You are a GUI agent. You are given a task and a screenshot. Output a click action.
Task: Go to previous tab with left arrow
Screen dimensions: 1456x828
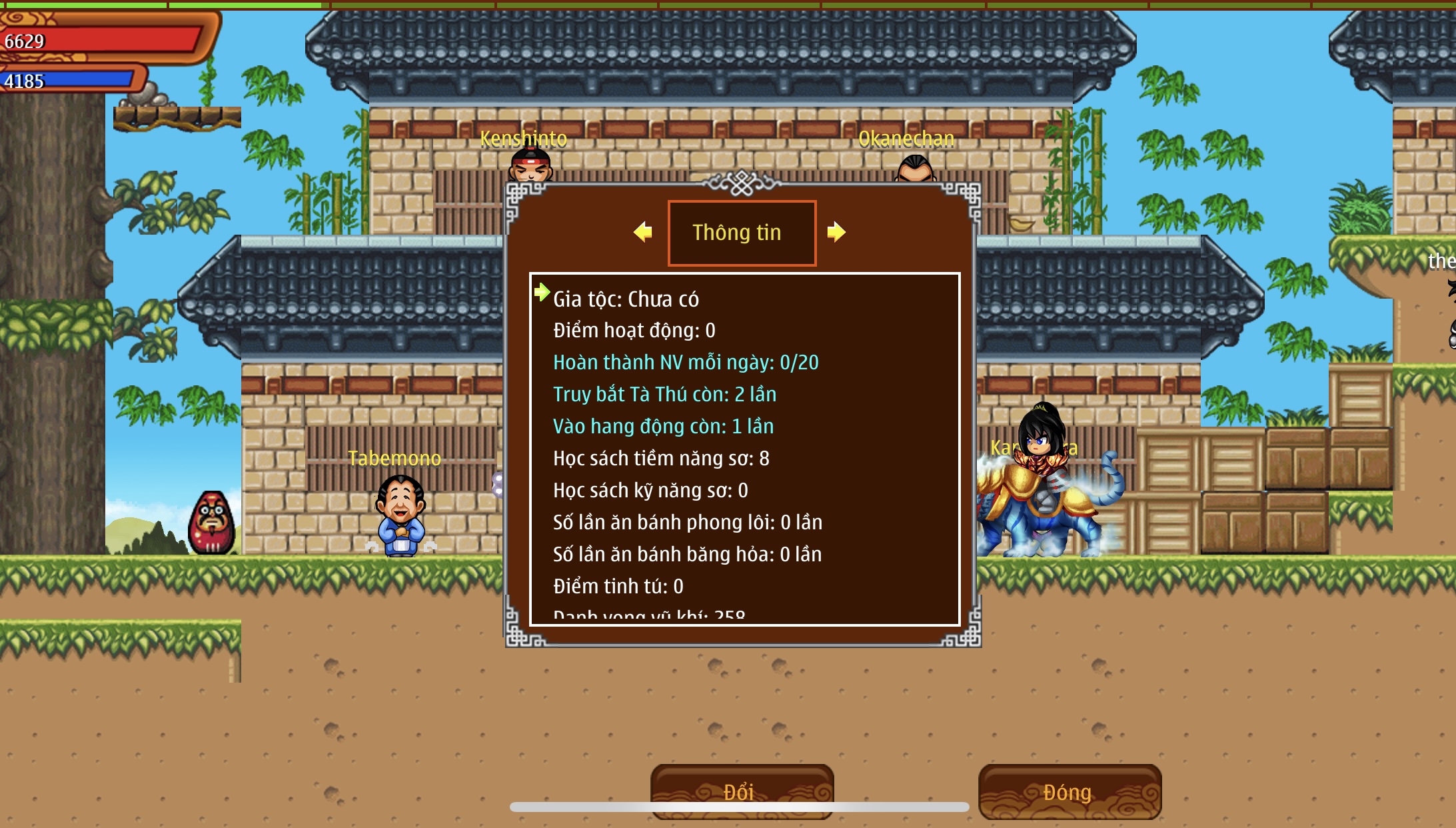[643, 232]
